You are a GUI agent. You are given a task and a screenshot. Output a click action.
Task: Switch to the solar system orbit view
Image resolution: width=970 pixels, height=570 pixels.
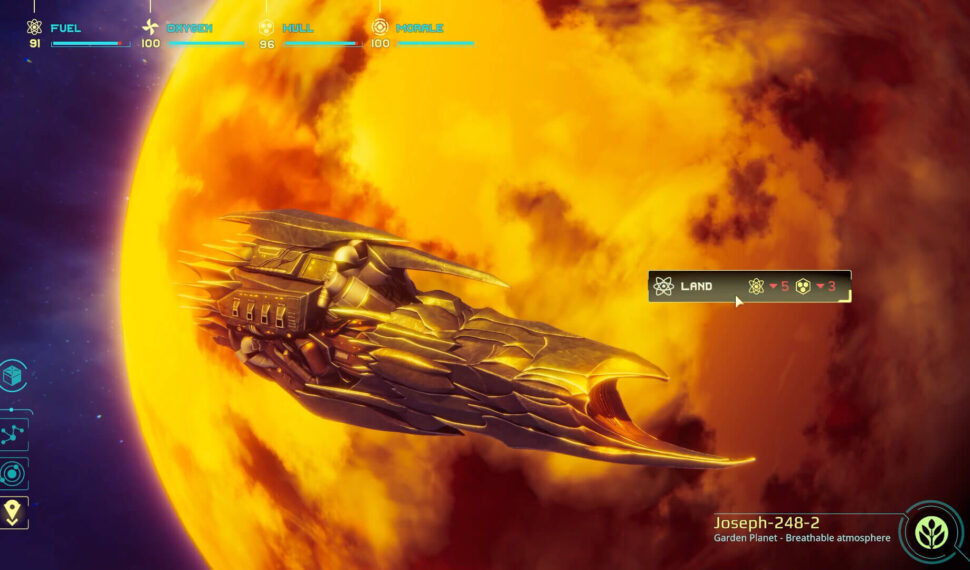(14, 473)
